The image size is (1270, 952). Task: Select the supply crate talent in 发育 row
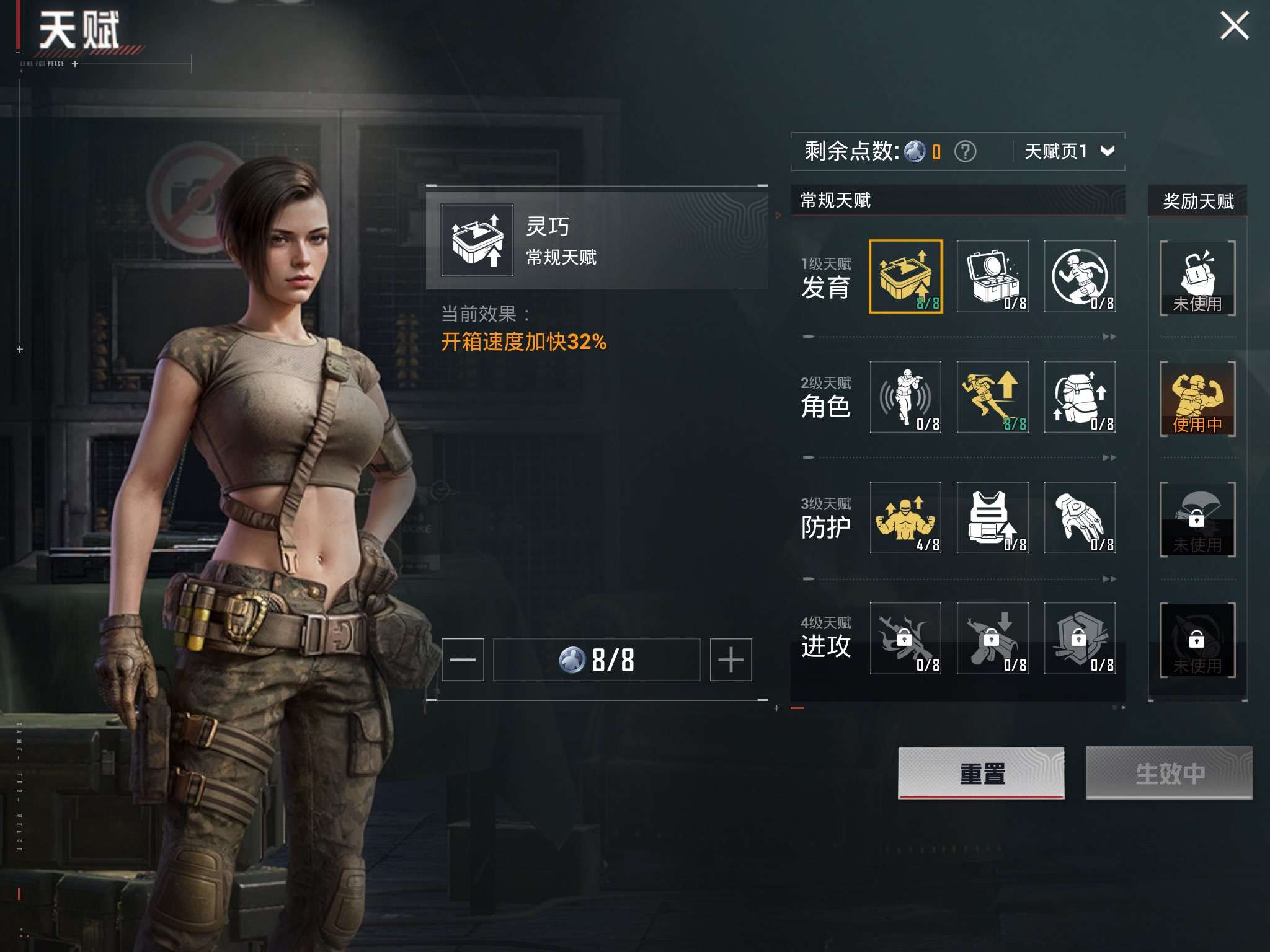[x=993, y=277]
